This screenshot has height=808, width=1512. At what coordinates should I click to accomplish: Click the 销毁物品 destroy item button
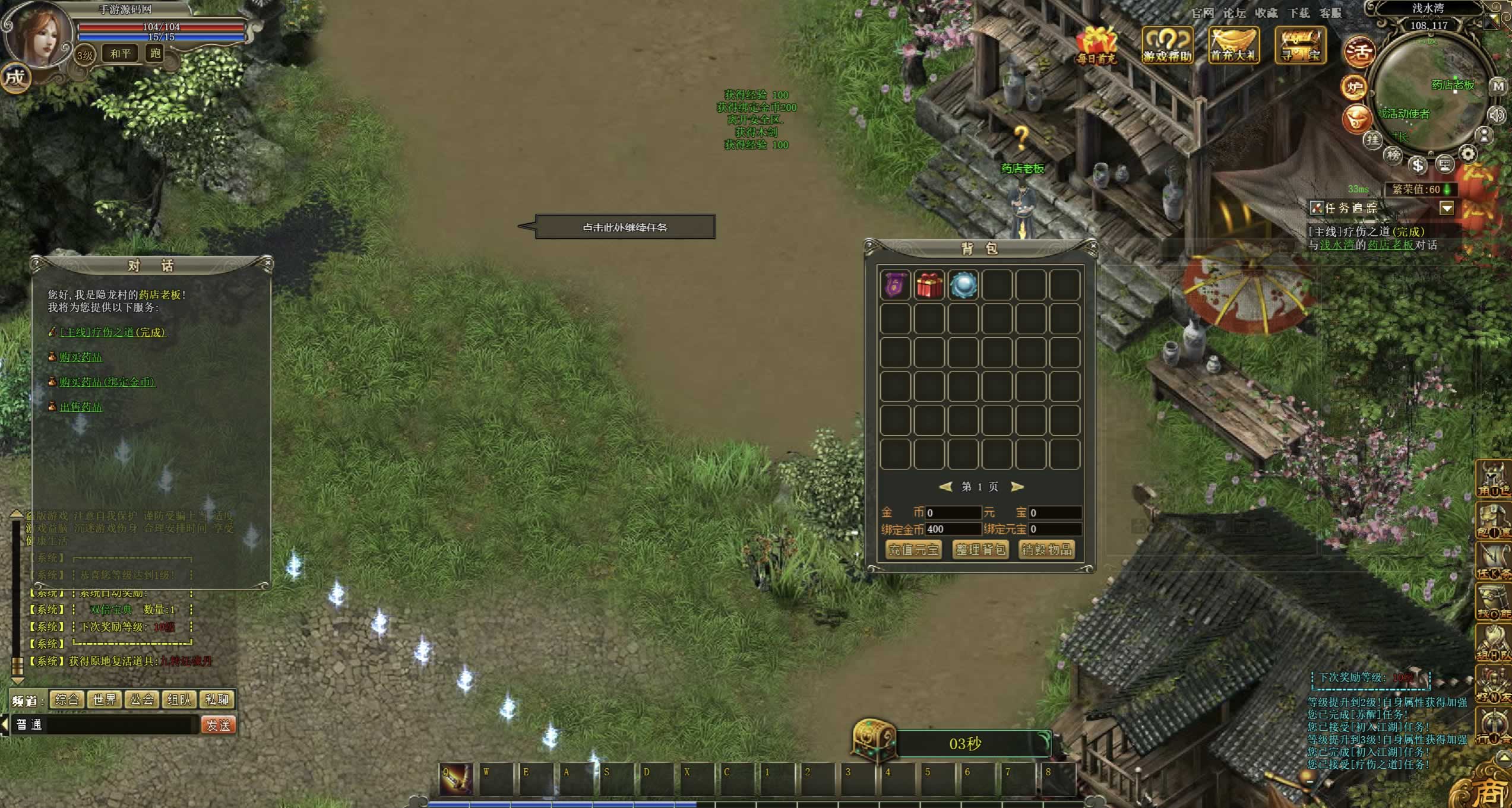click(1046, 550)
